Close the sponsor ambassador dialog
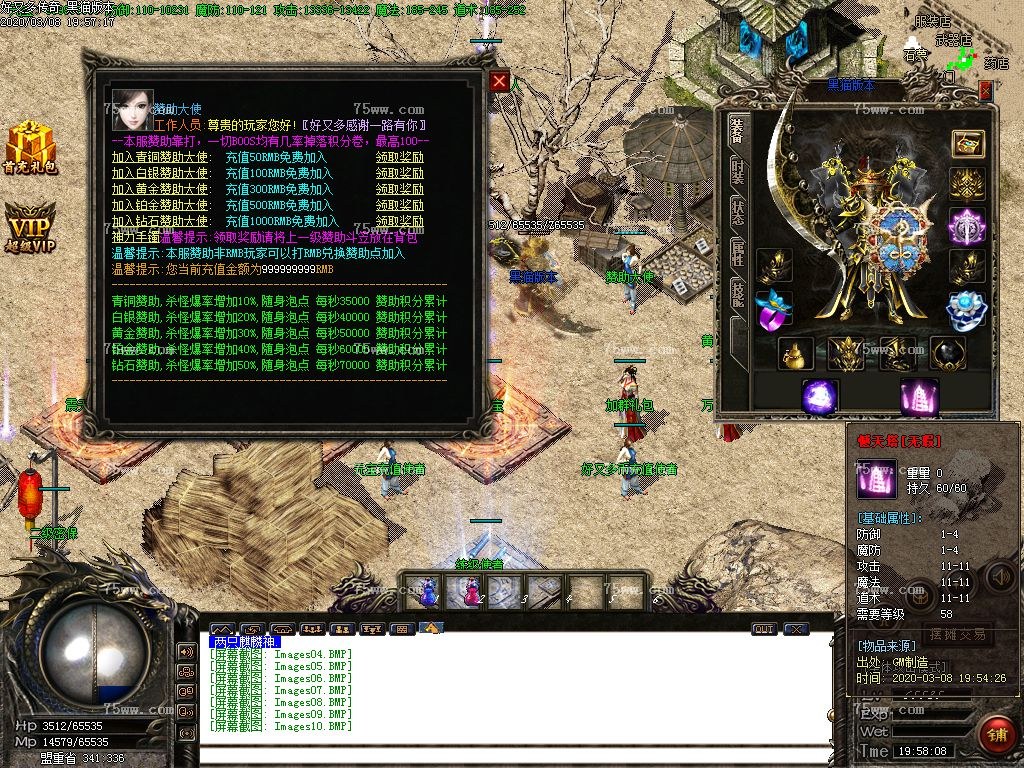The width and height of the screenshot is (1024, 768). click(499, 82)
